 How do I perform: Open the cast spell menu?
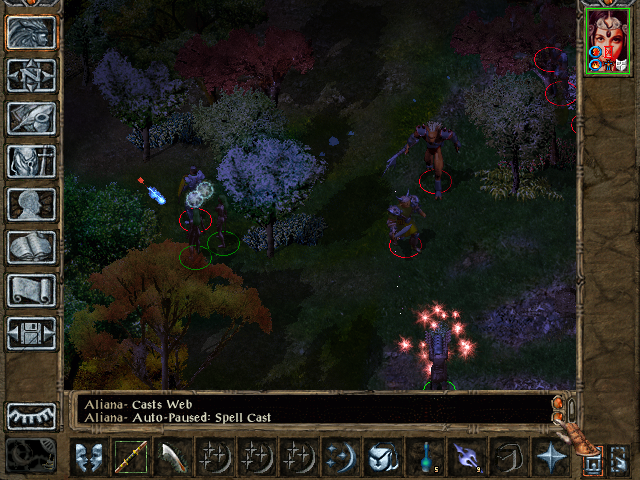coord(340,458)
